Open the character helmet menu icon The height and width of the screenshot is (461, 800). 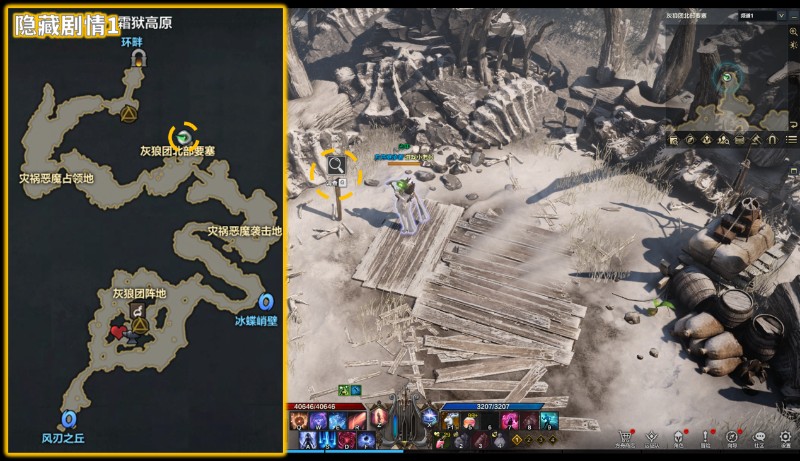pos(679,436)
